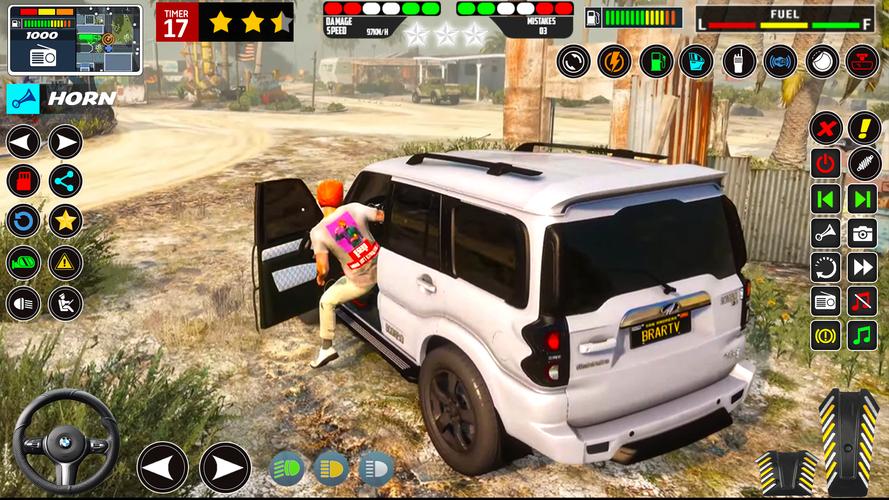This screenshot has height=500, width=889.
Task: Click the red X button
Action: pos(825,128)
